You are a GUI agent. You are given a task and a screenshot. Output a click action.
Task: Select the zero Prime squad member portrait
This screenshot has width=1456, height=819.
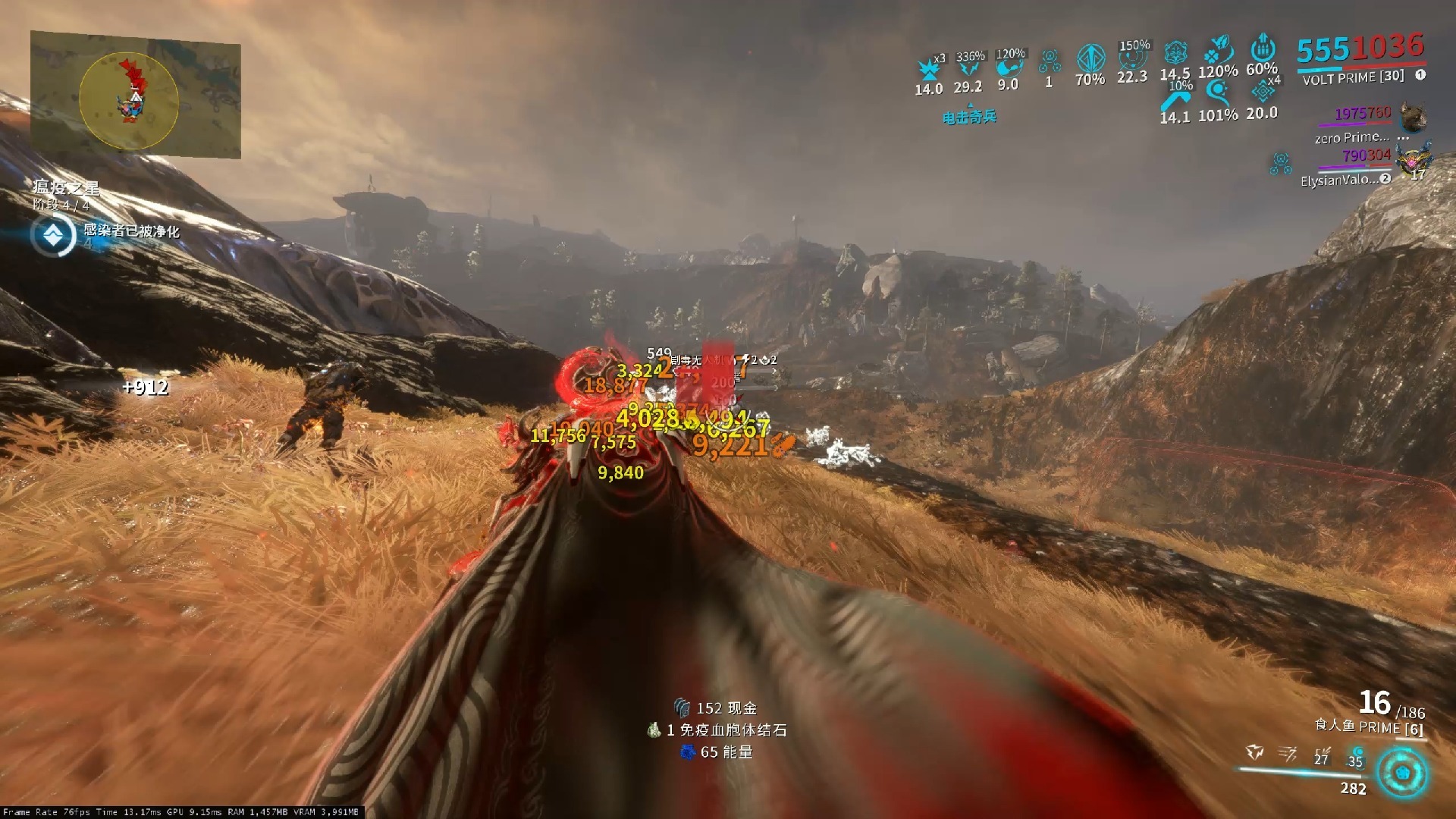(1414, 118)
